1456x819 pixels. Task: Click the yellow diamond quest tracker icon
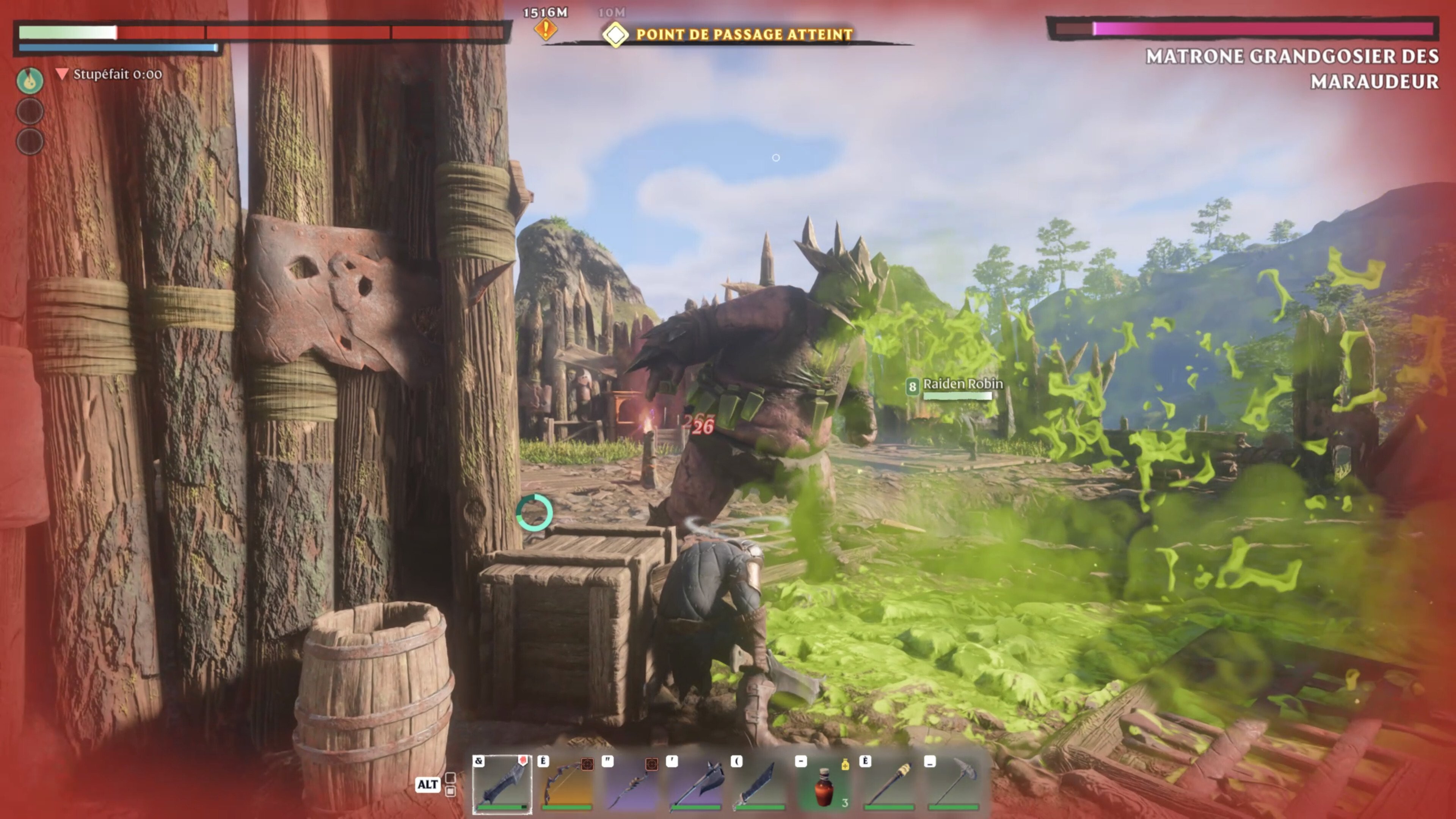[617, 34]
